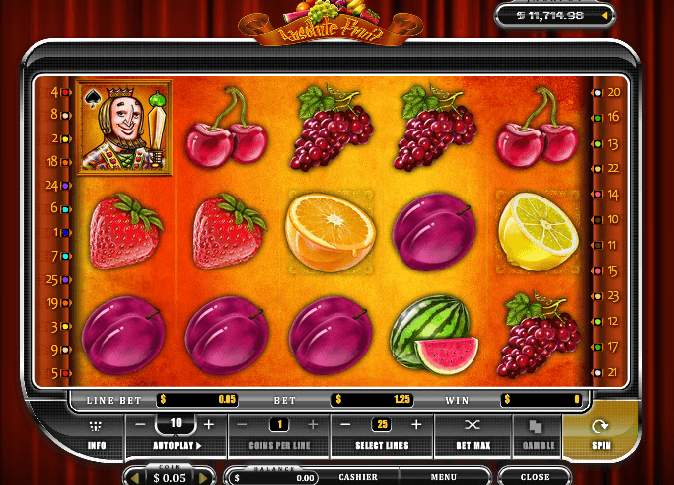
Task: Increase the autoplay spin count
Action: [209, 424]
